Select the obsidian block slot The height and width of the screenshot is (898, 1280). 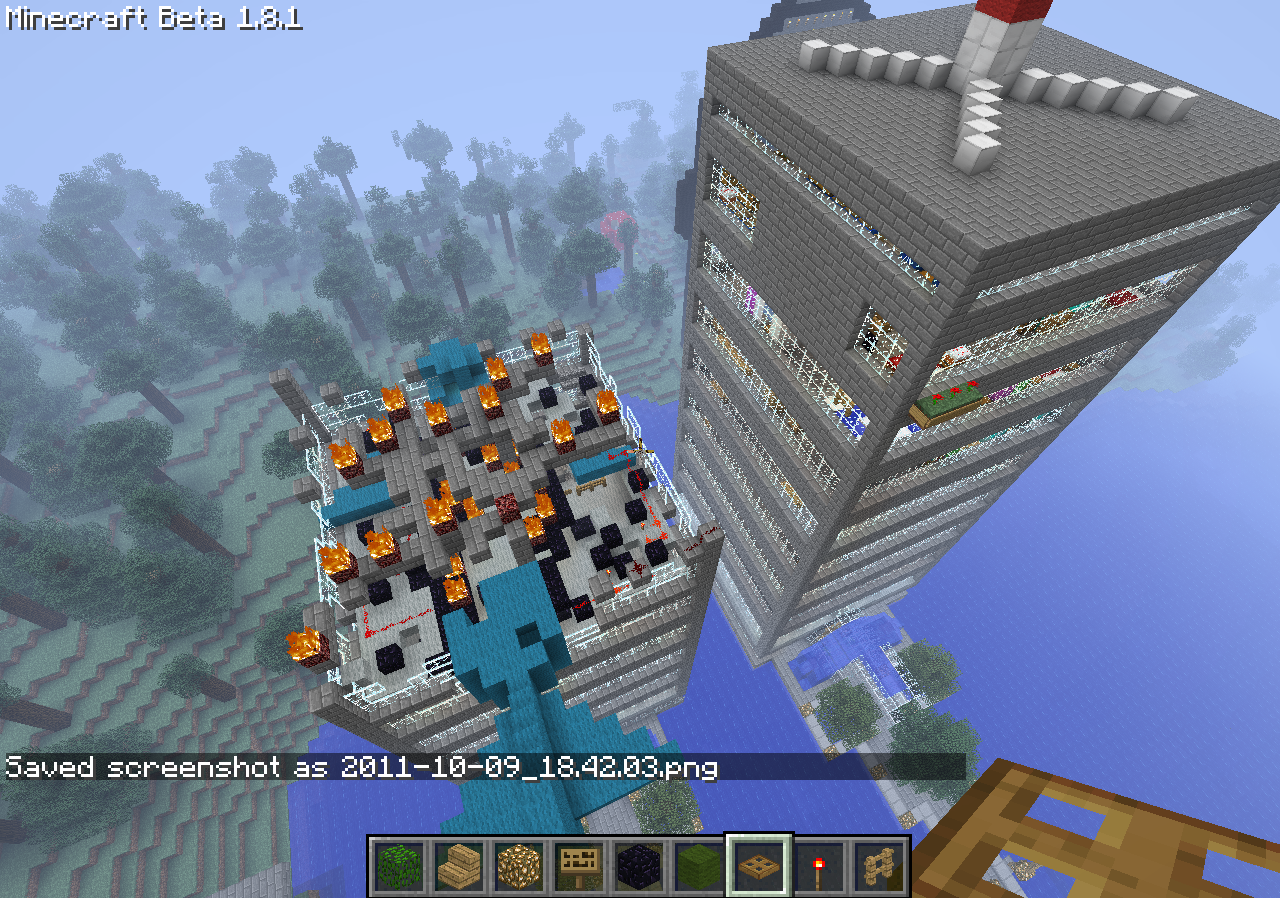point(639,865)
